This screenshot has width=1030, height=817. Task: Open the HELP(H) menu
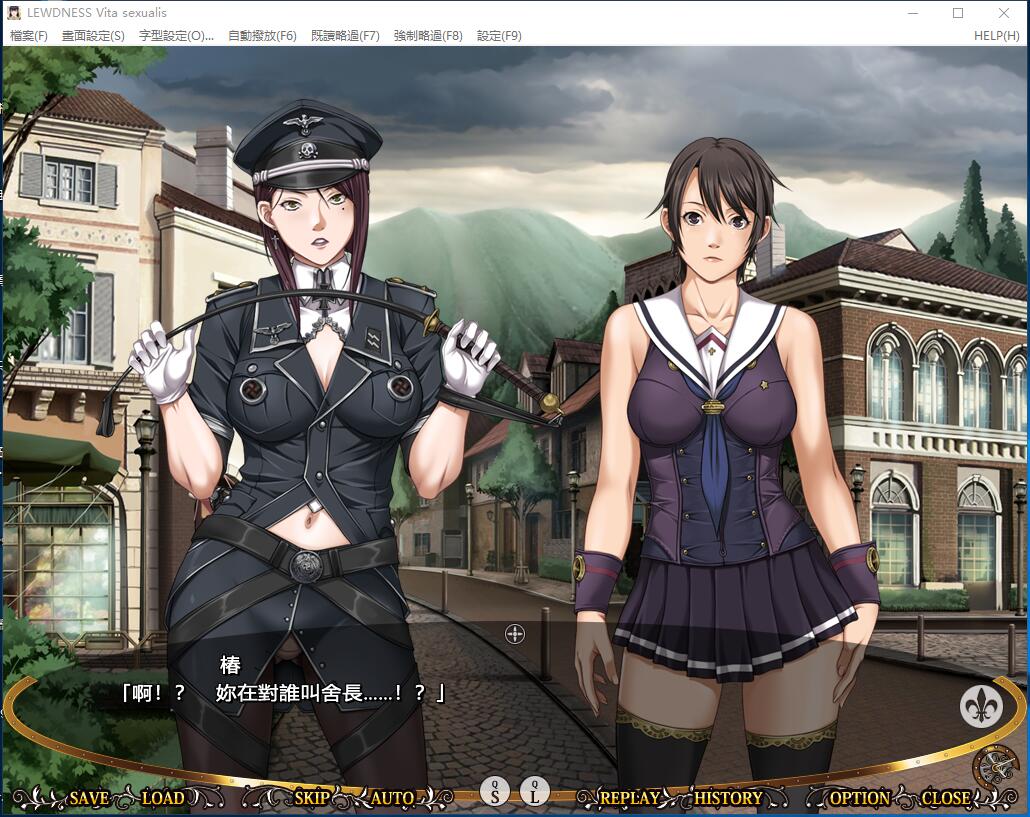(x=996, y=36)
